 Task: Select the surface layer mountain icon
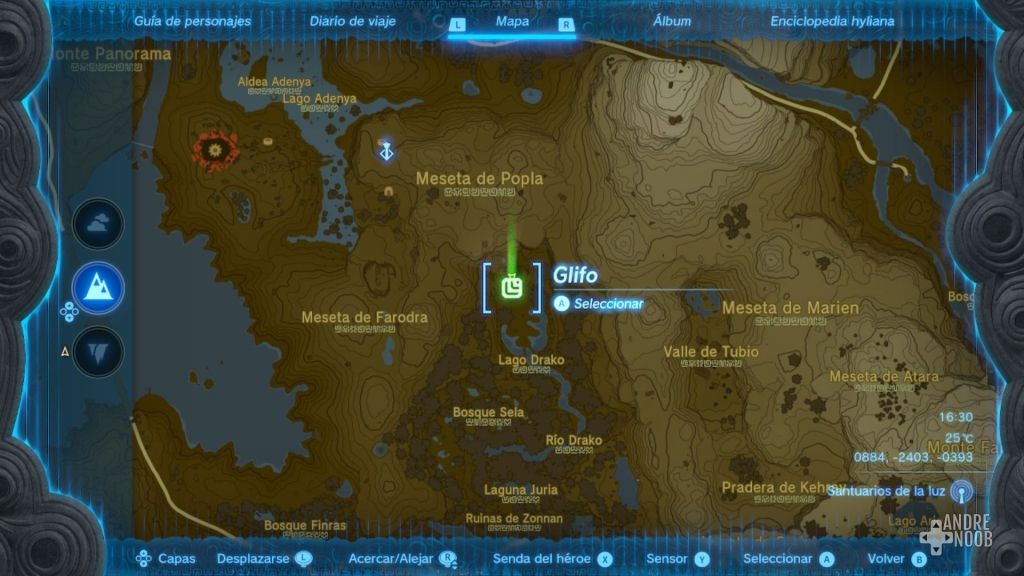(98, 288)
